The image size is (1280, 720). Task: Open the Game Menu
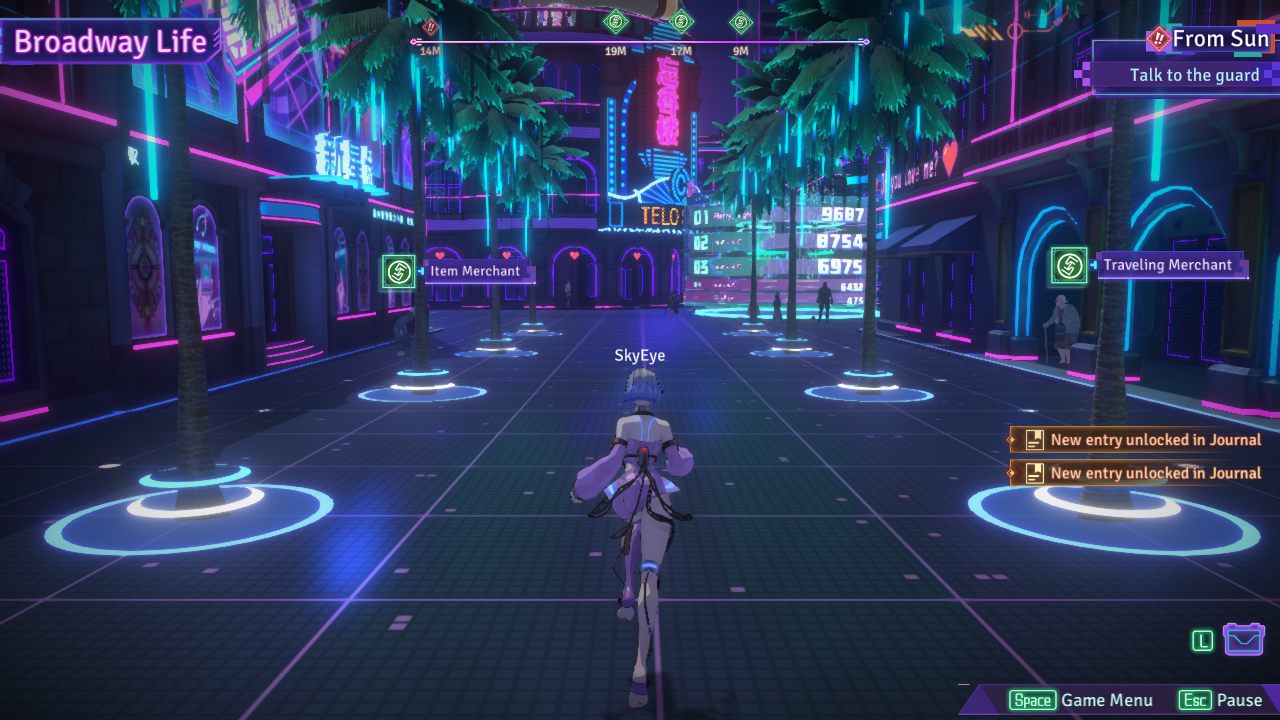point(1081,700)
